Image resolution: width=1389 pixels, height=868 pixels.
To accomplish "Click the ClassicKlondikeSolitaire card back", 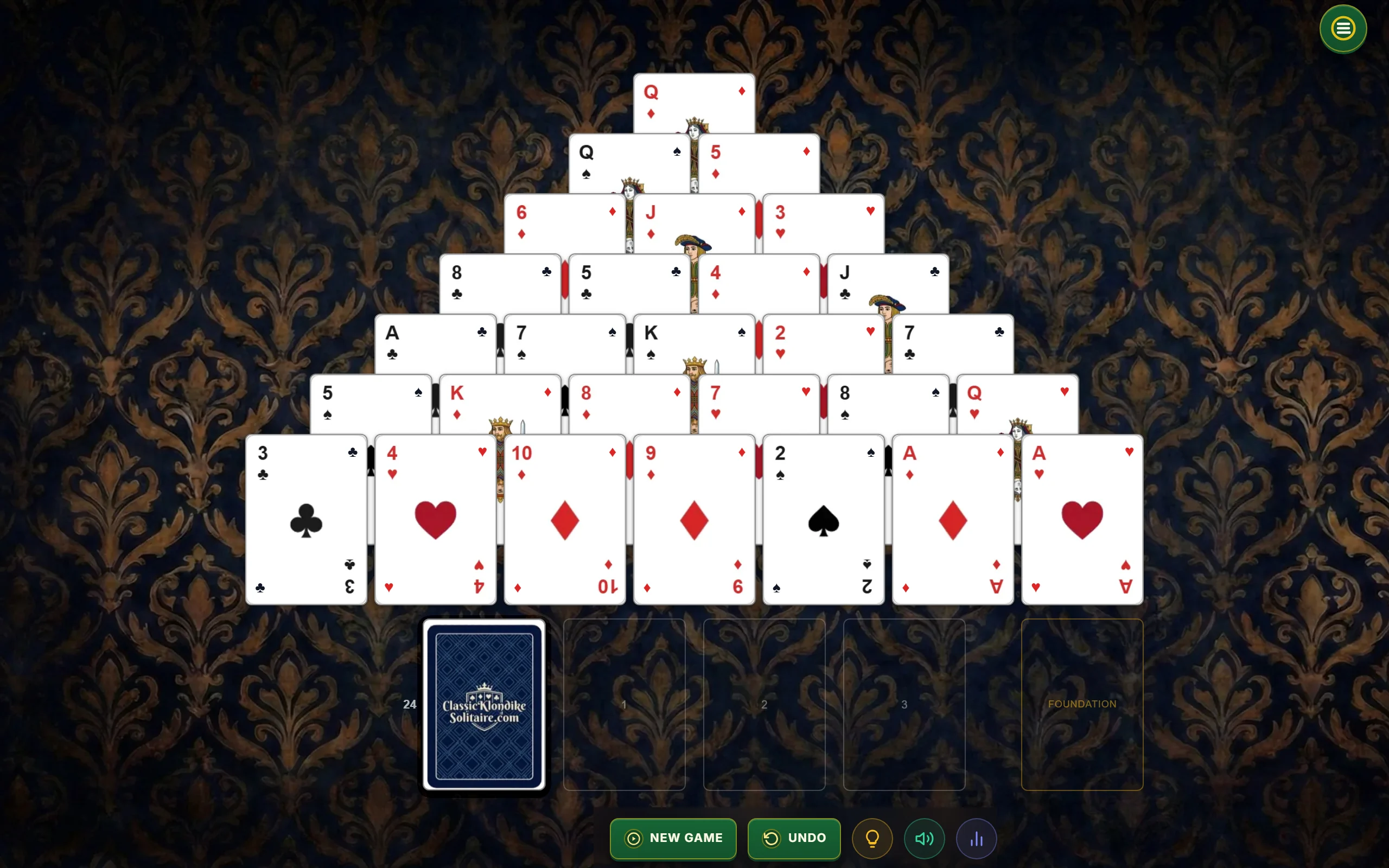I will click(483, 705).
